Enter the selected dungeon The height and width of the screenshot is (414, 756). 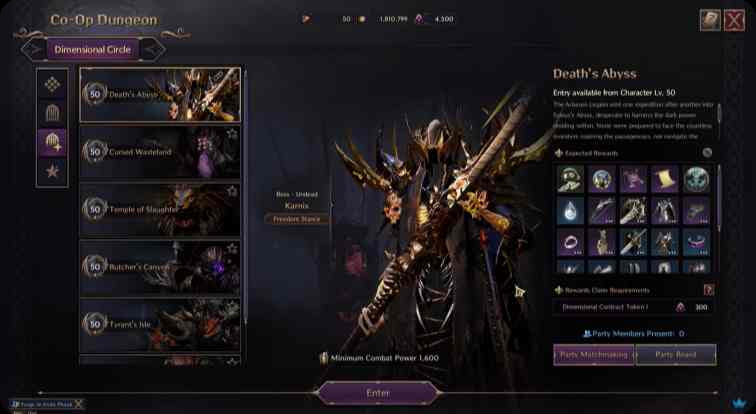pos(378,393)
